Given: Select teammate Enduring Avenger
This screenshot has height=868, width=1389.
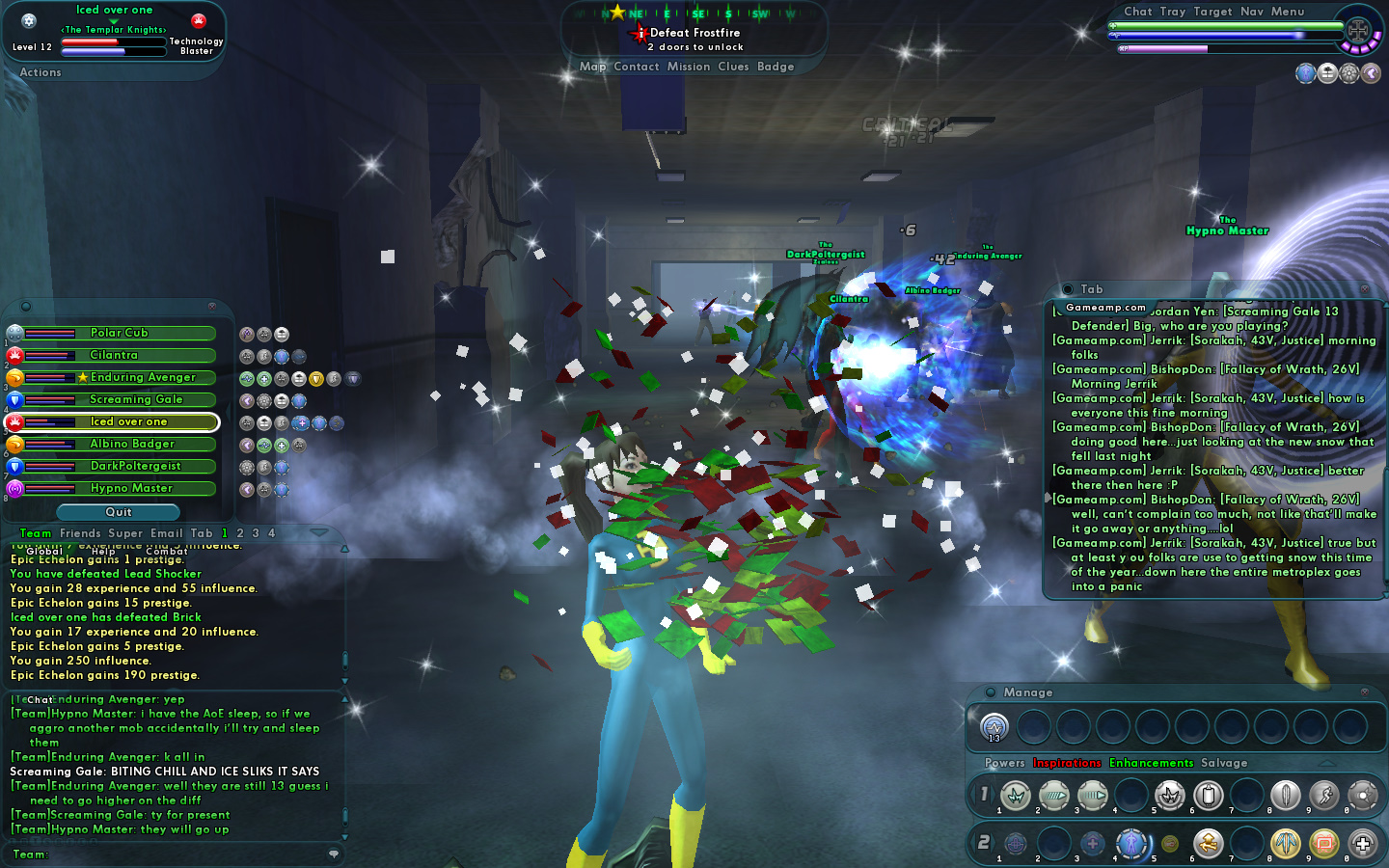Looking at the screenshot, I should 142,377.
